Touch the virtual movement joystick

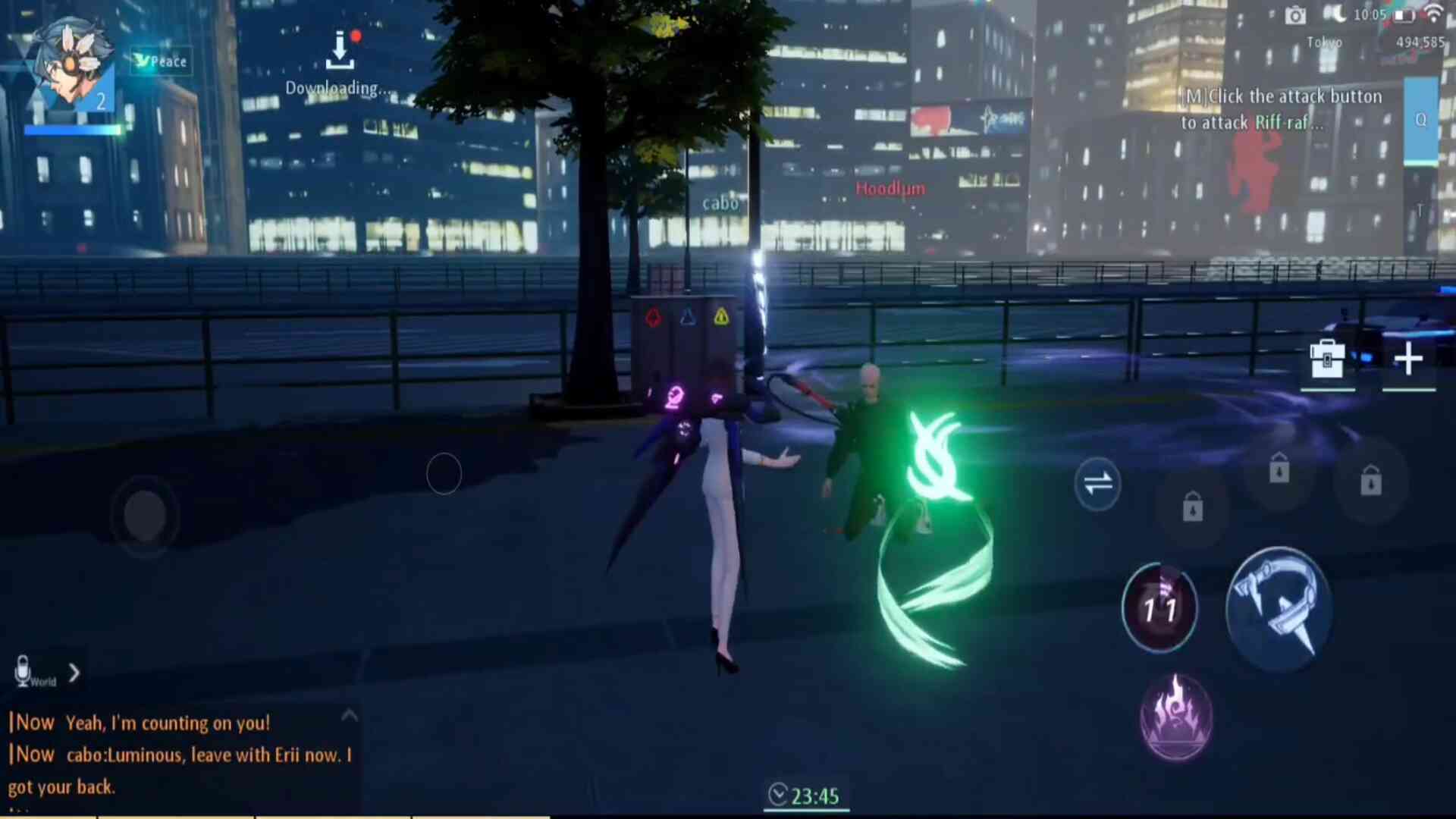click(x=145, y=516)
